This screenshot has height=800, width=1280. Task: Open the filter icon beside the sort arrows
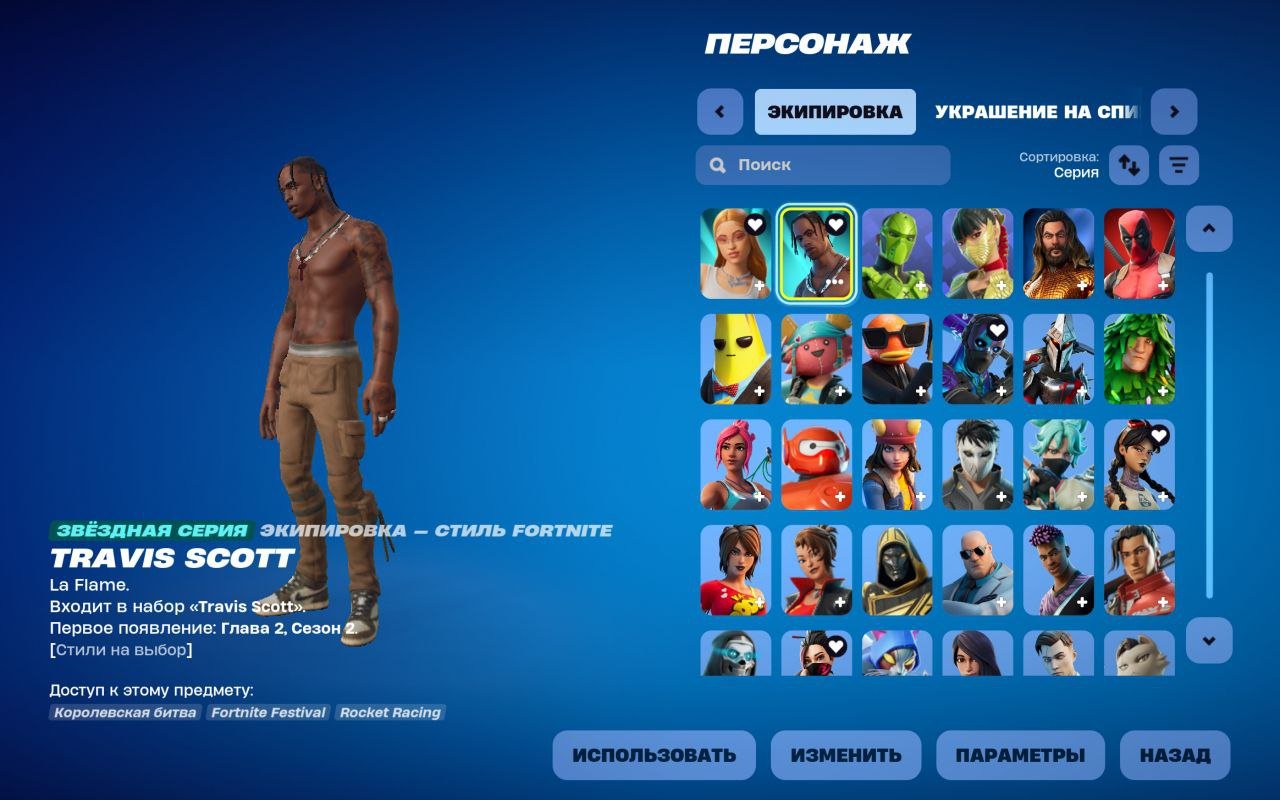[1177, 164]
